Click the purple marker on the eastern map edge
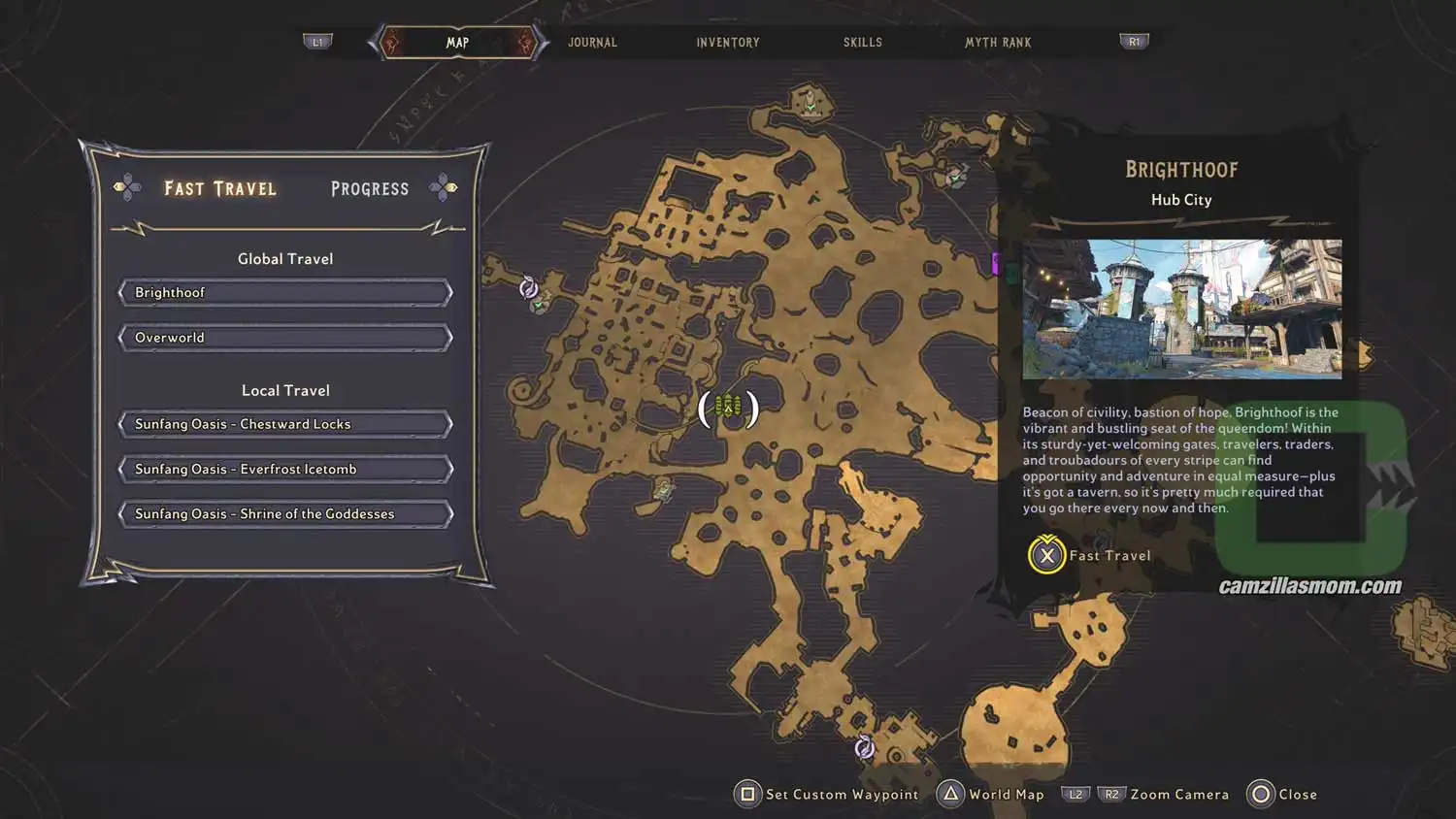Image resolution: width=1456 pixels, height=819 pixels. click(995, 265)
